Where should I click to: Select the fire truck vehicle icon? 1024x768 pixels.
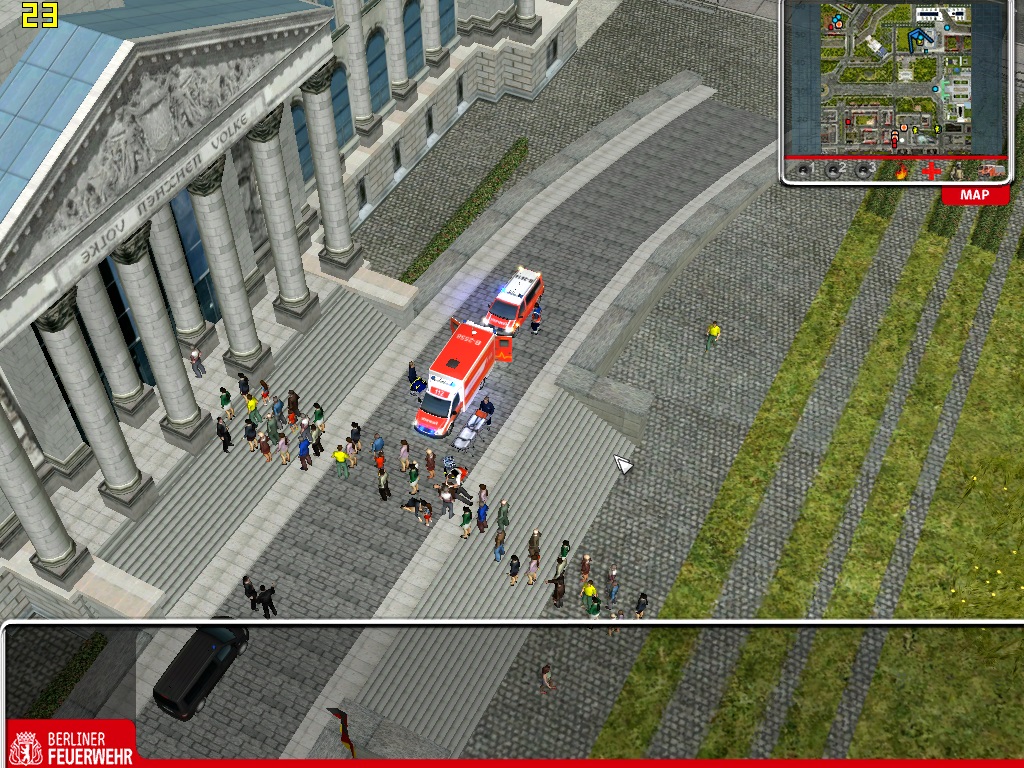tap(990, 171)
